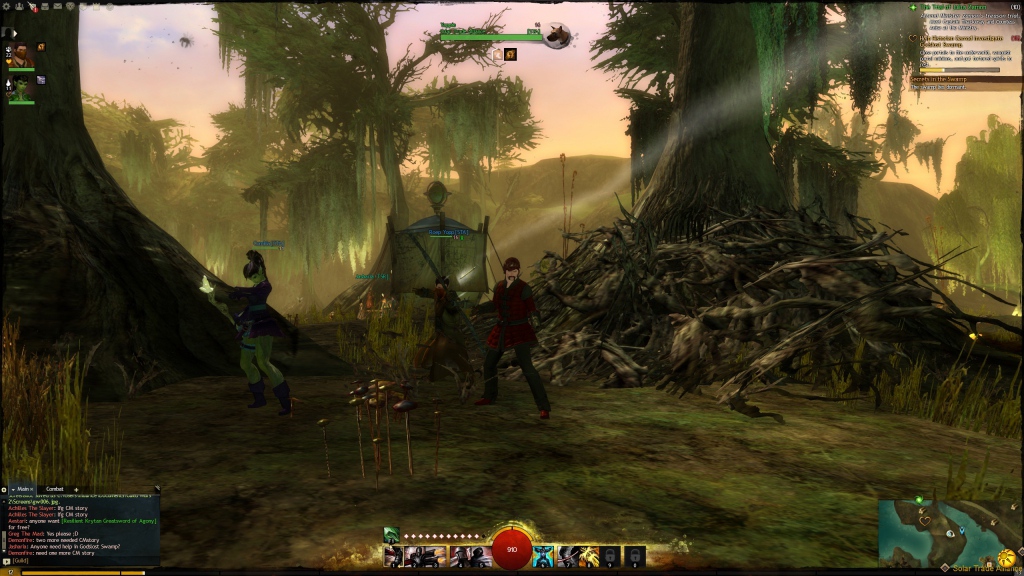Open the party member's mouse-like guild icon
The height and width of the screenshot is (576, 1024).
click(x=41, y=47)
